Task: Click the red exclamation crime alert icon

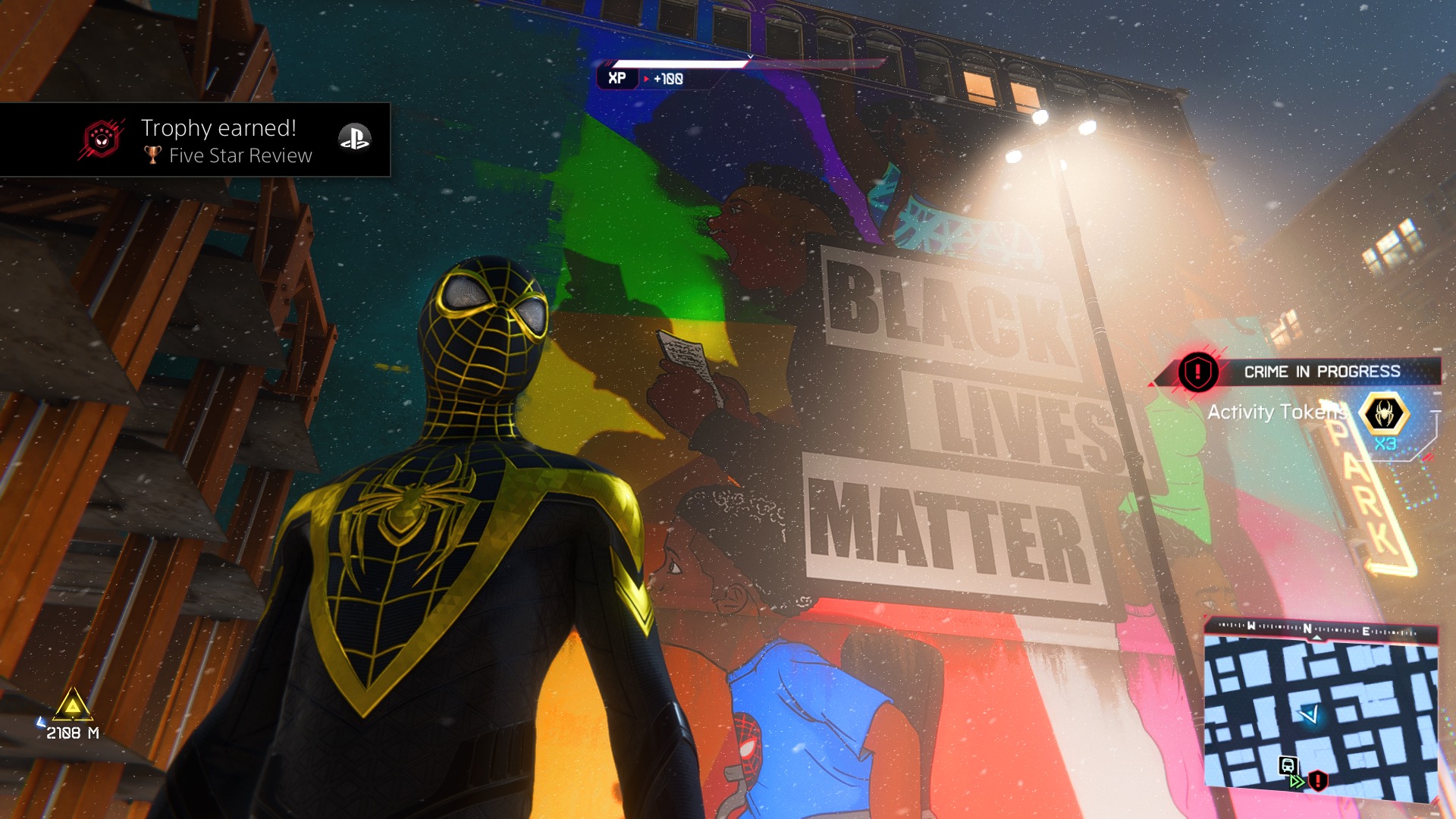Action: [1197, 372]
